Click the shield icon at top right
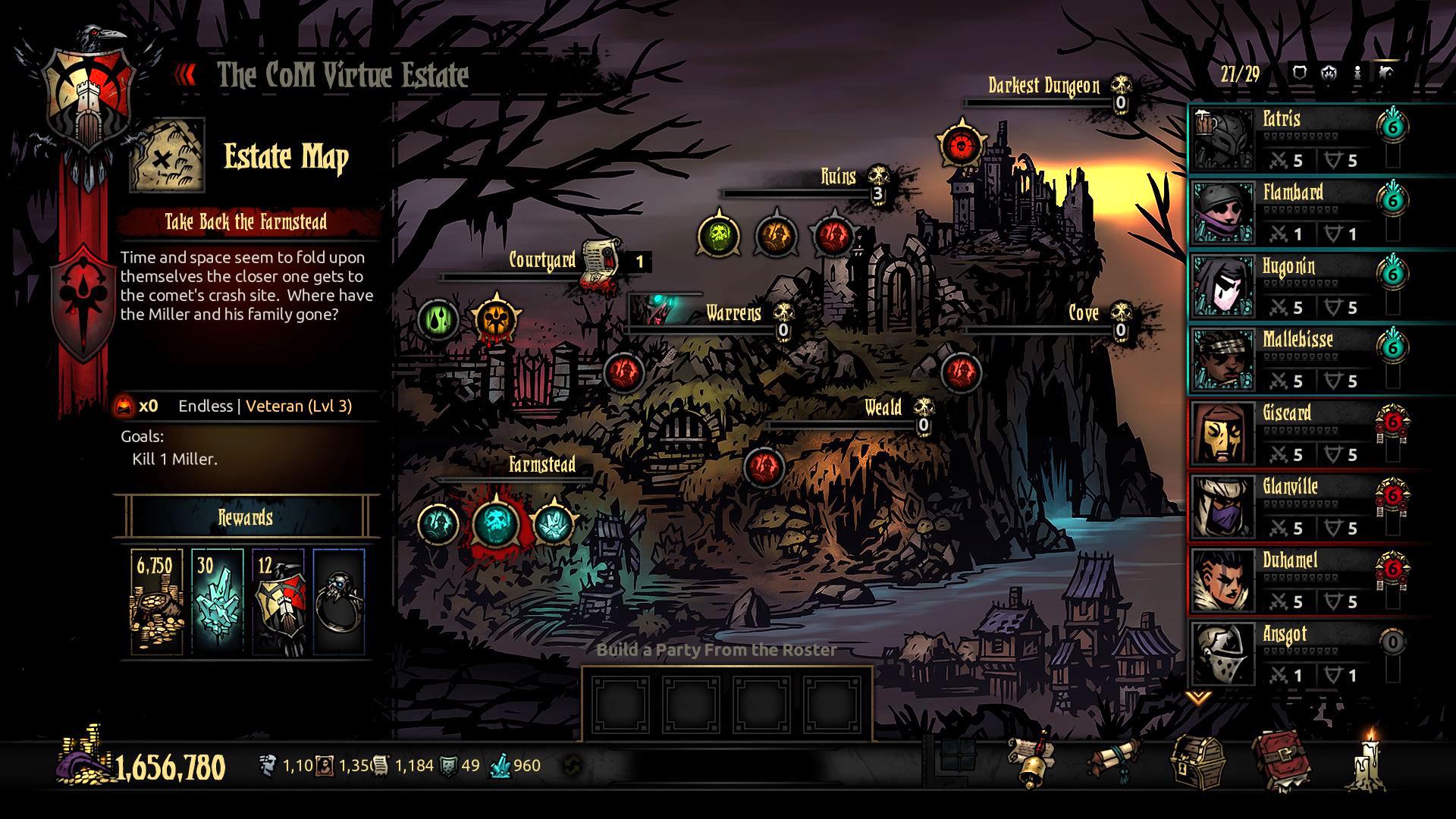This screenshot has width=1456, height=819. coord(1298,74)
